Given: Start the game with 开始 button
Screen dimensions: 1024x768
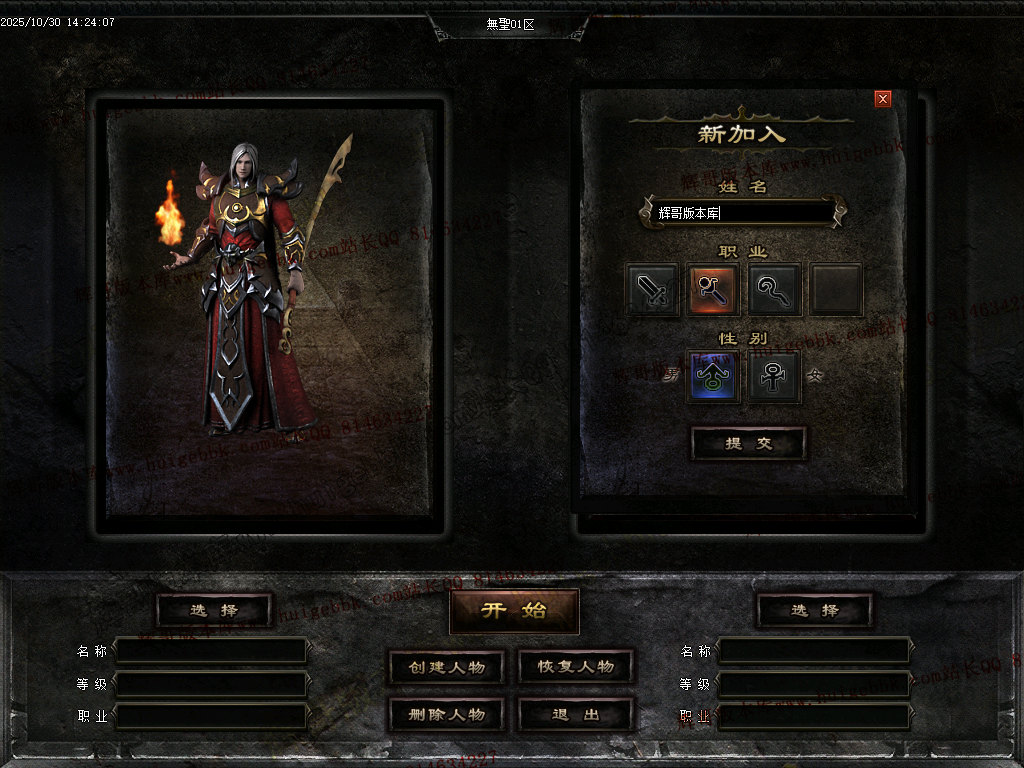Looking at the screenshot, I should point(514,611).
